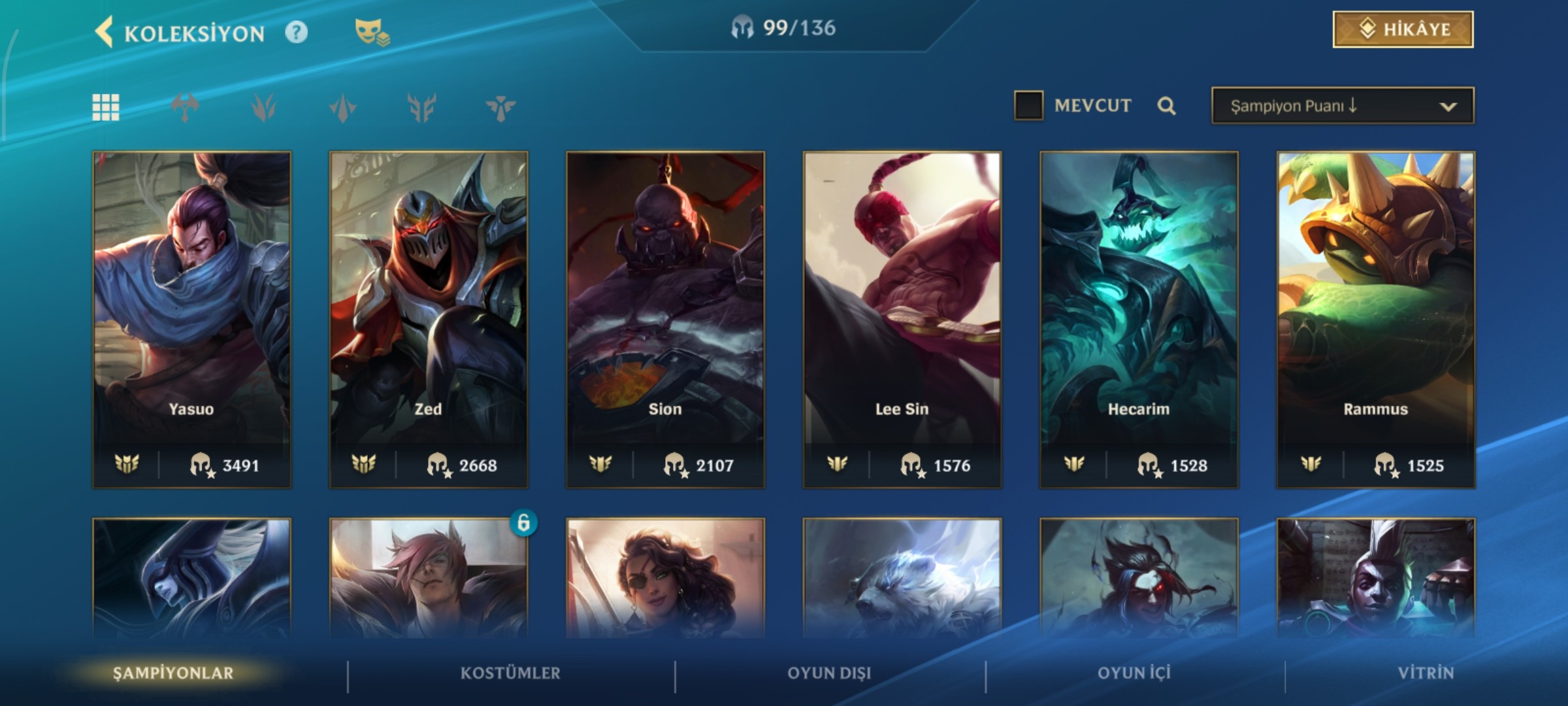Open the Hikâye button
The height and width of the screenshot is (706, 1568).
coord(1403,29)
